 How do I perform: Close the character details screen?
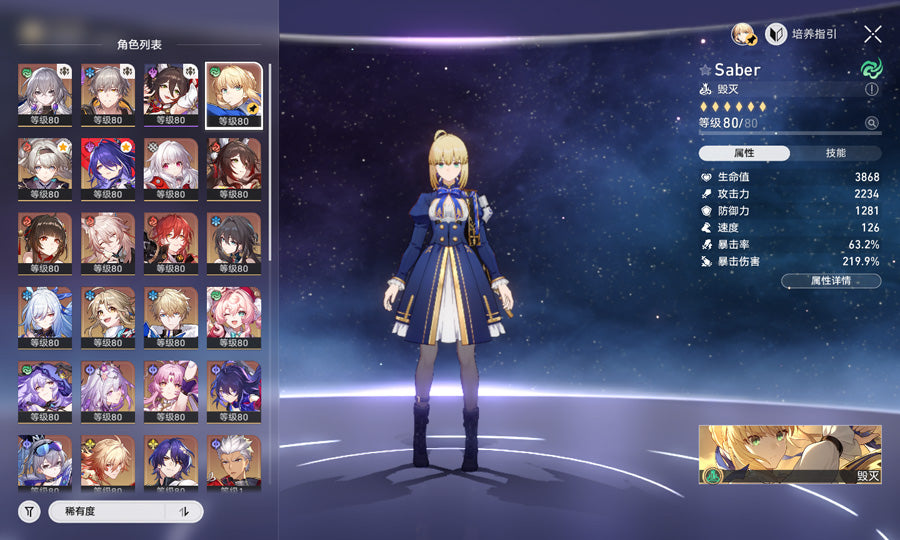pos(872,34)
